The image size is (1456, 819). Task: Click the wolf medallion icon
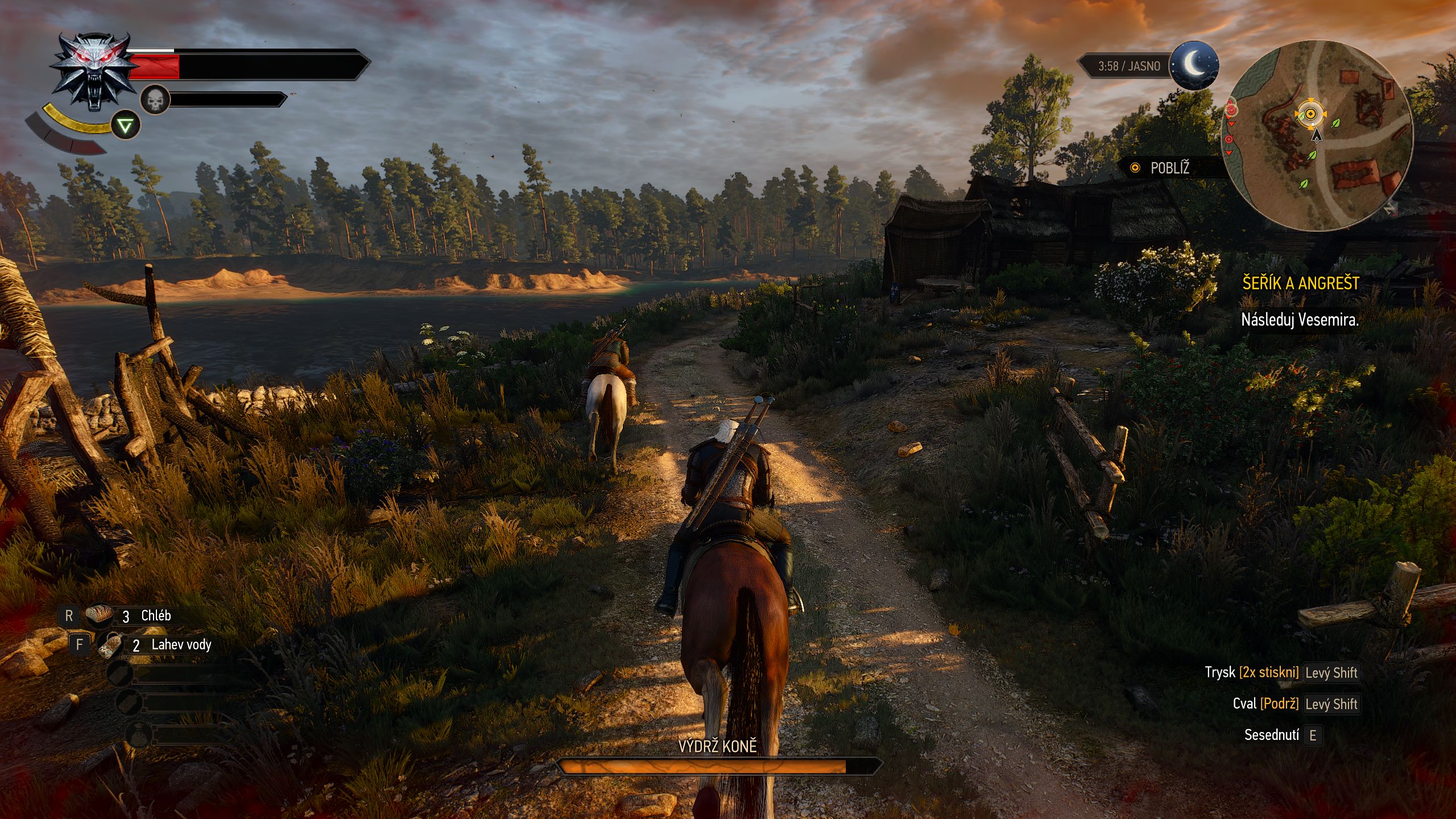94,70
